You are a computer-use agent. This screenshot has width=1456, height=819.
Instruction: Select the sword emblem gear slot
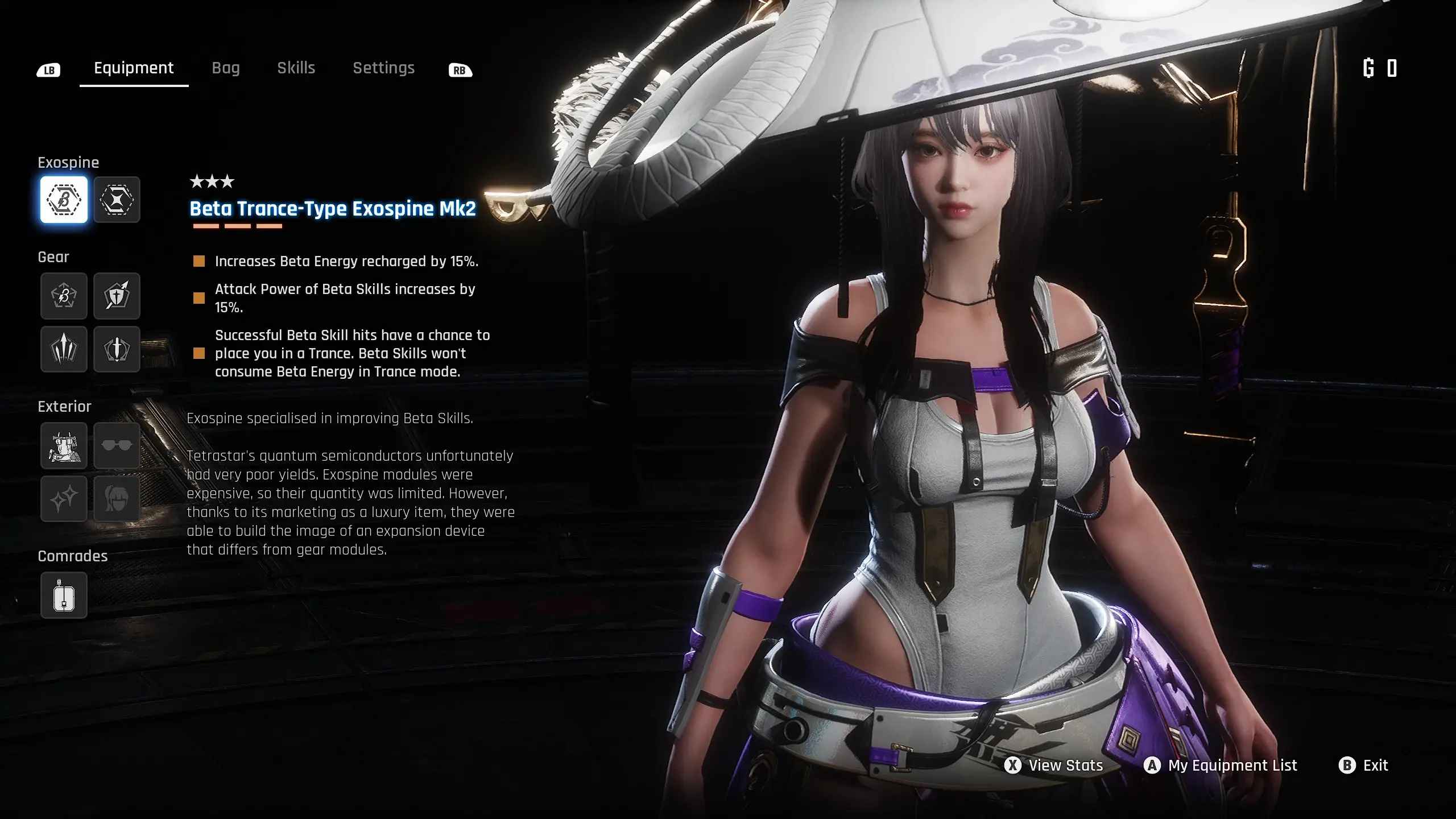click(117, 349)
